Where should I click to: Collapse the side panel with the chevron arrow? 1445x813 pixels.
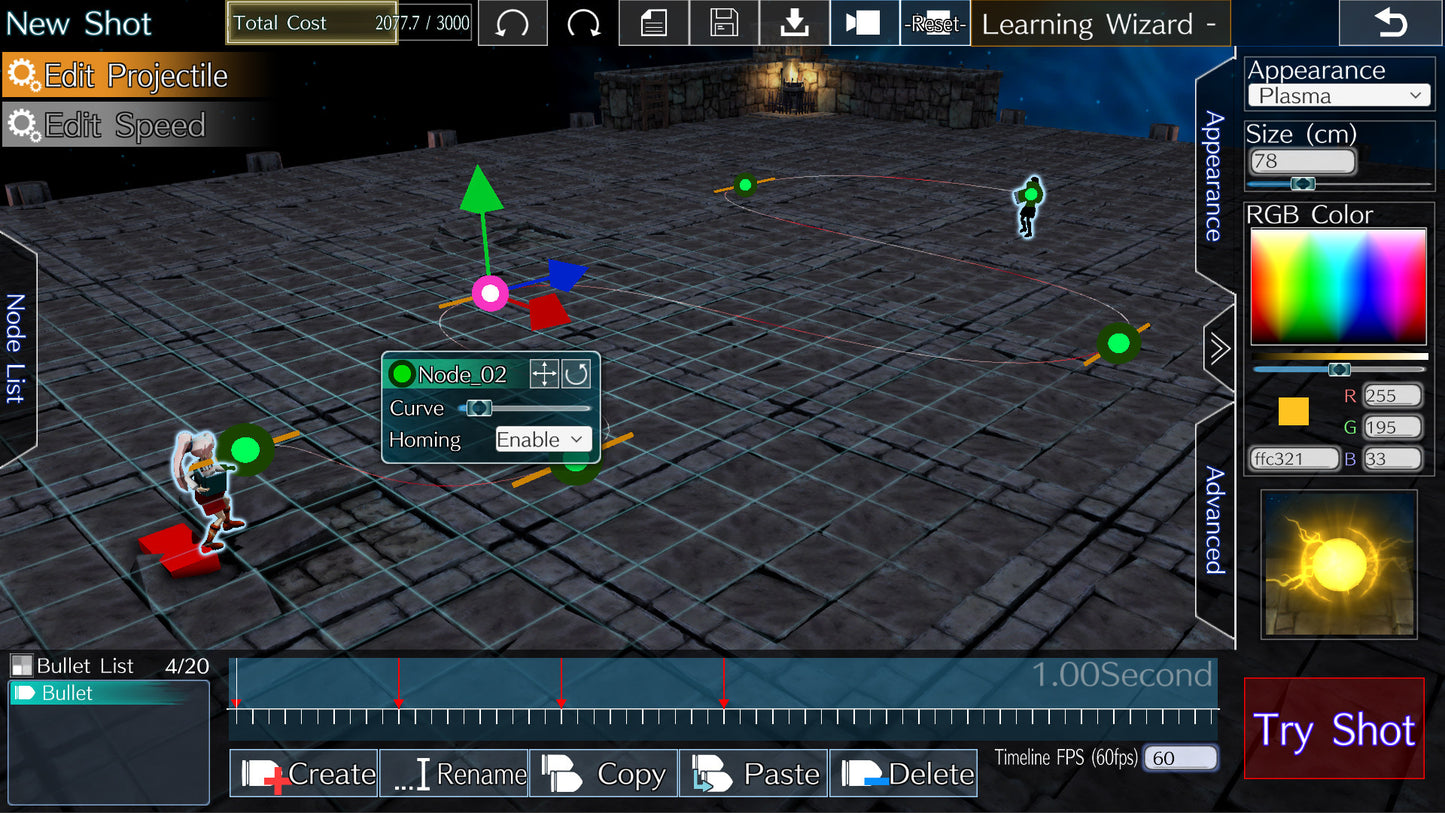pos(1218,349)
